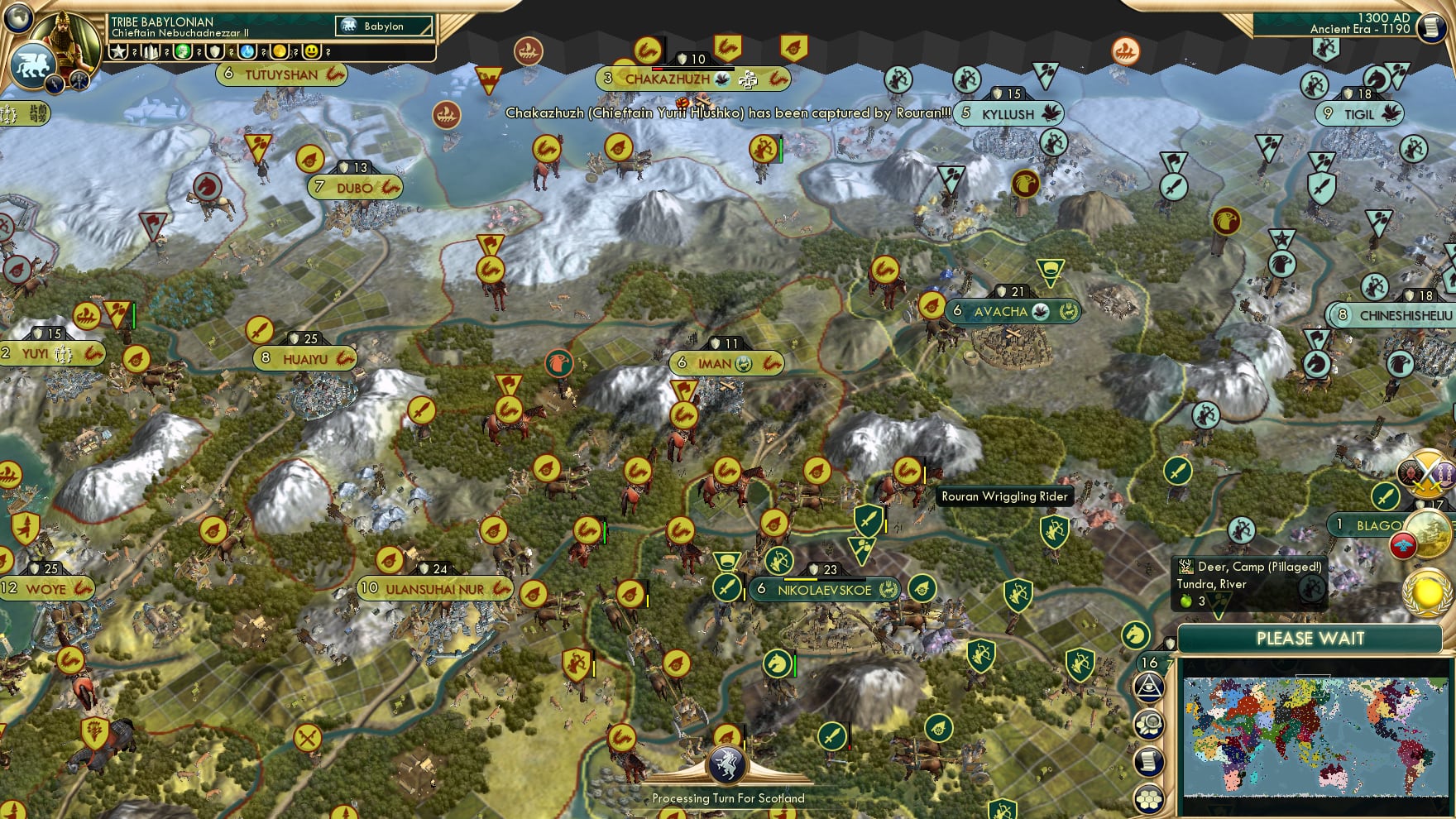Click the red Rouran bird notification icon
Image resolution: width=1456 pixels, height=819 pixels.
(x=1404, y=545)
